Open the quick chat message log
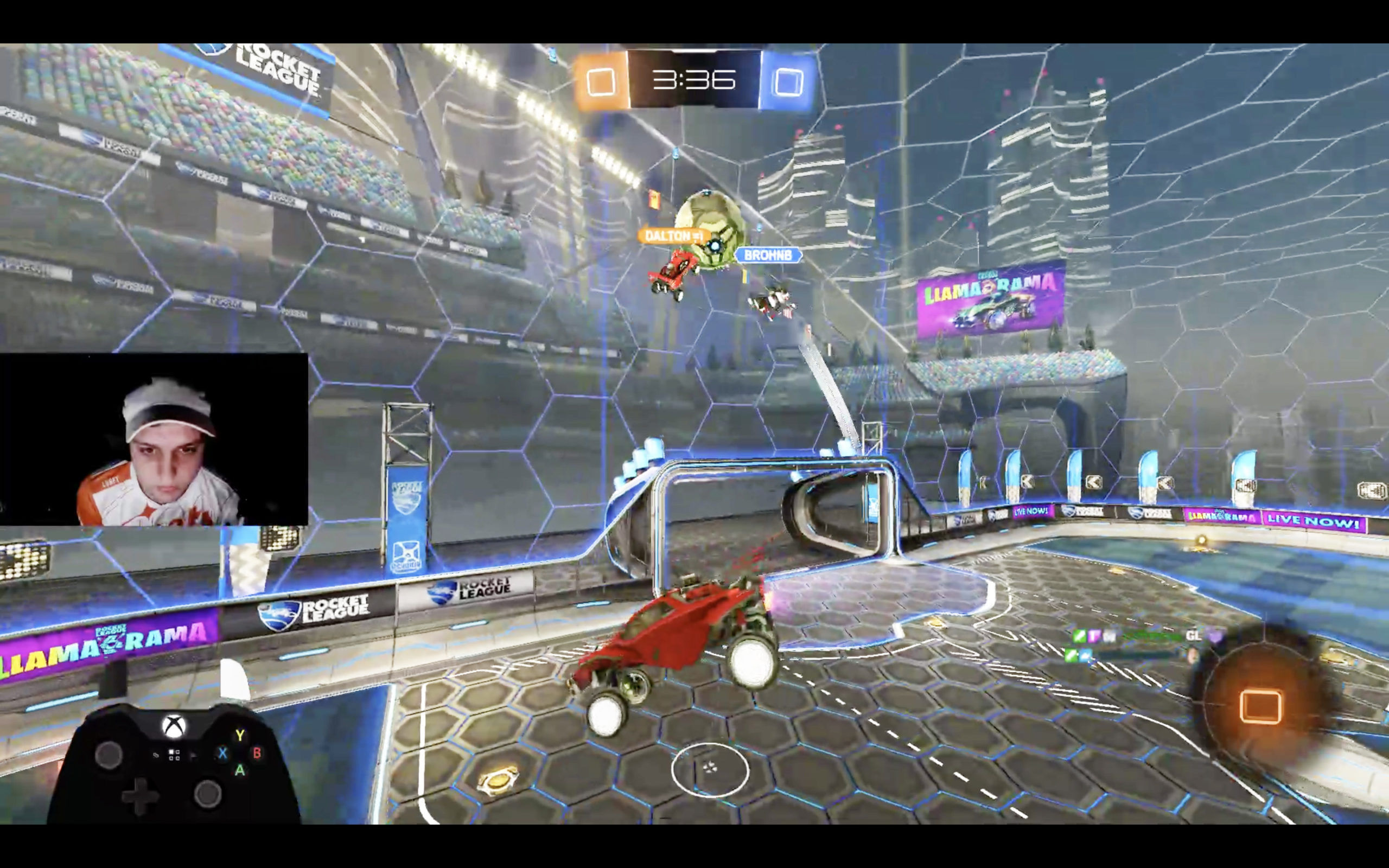 point(1142,645)
